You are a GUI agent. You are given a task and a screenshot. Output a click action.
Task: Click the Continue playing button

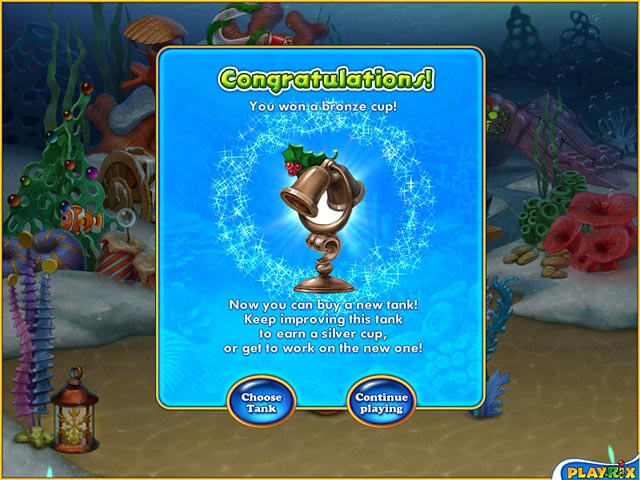[381, 402]
